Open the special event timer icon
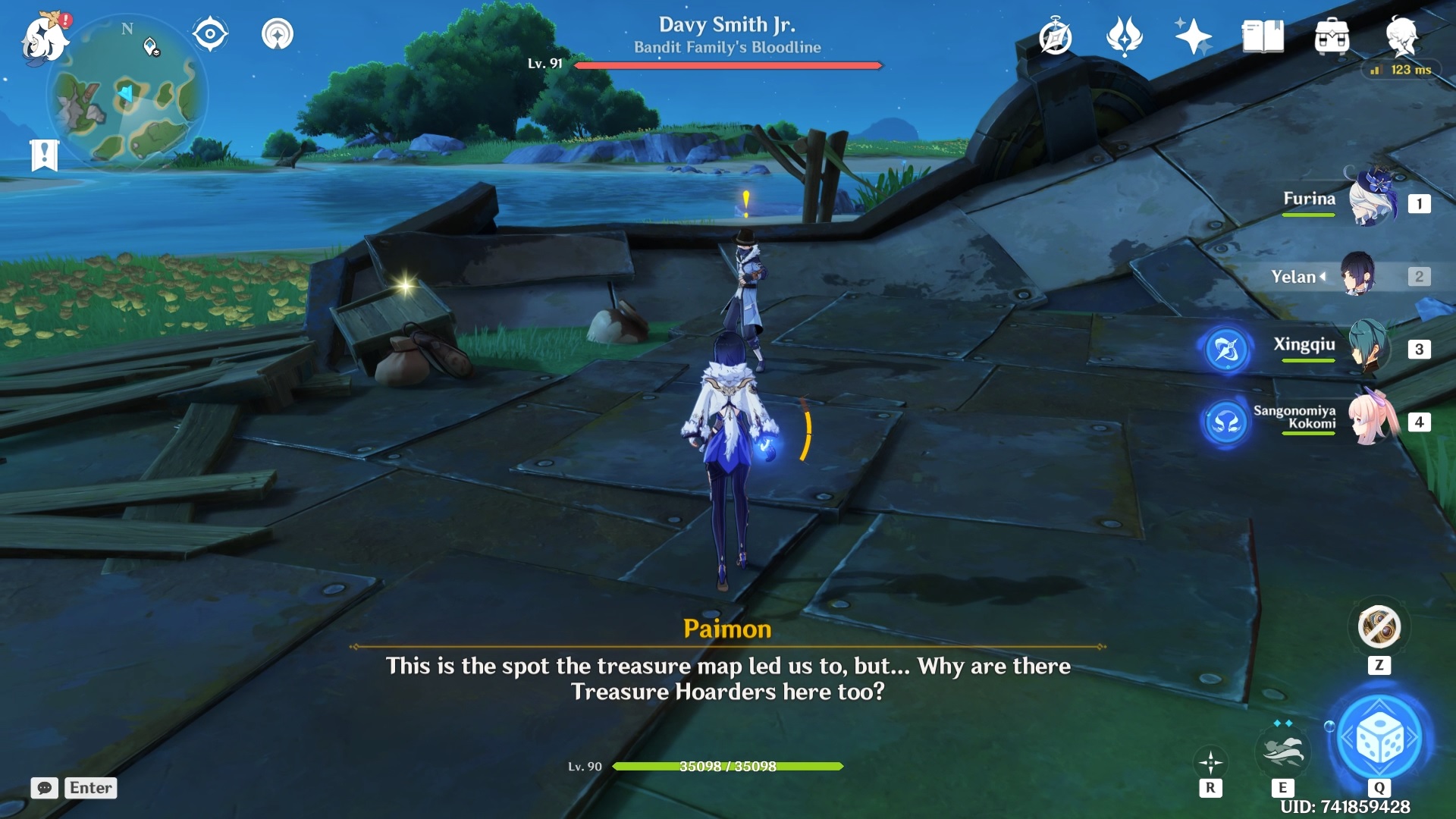1456x819 pixels. (x=1056, y=34)
